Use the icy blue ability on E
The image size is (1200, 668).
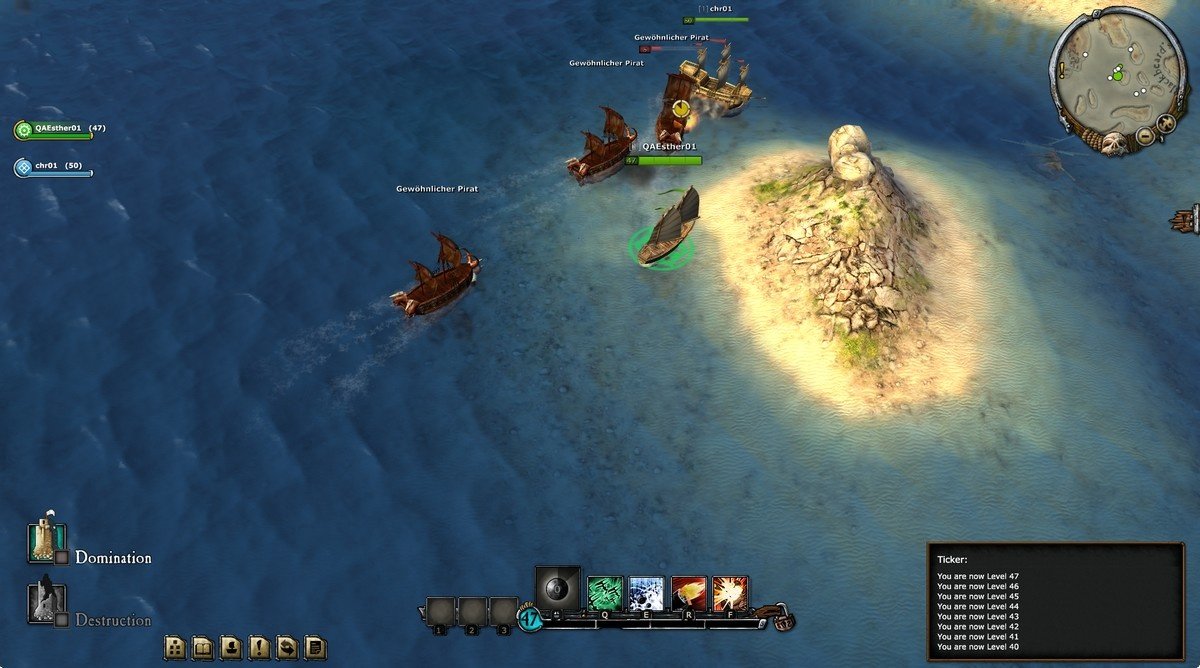(x=647, y=593)
